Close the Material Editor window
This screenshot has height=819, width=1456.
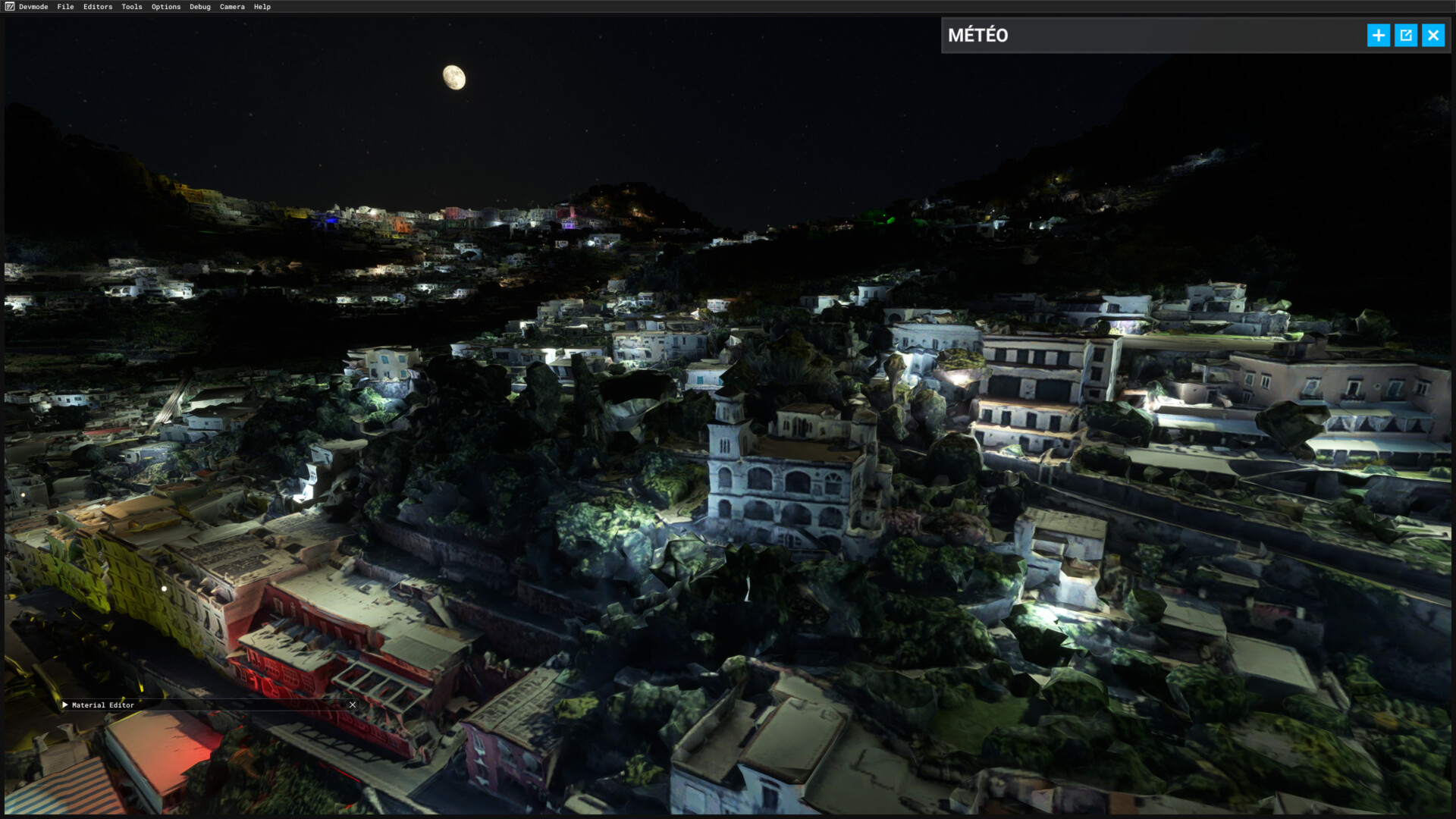click(x=353, y=705)
